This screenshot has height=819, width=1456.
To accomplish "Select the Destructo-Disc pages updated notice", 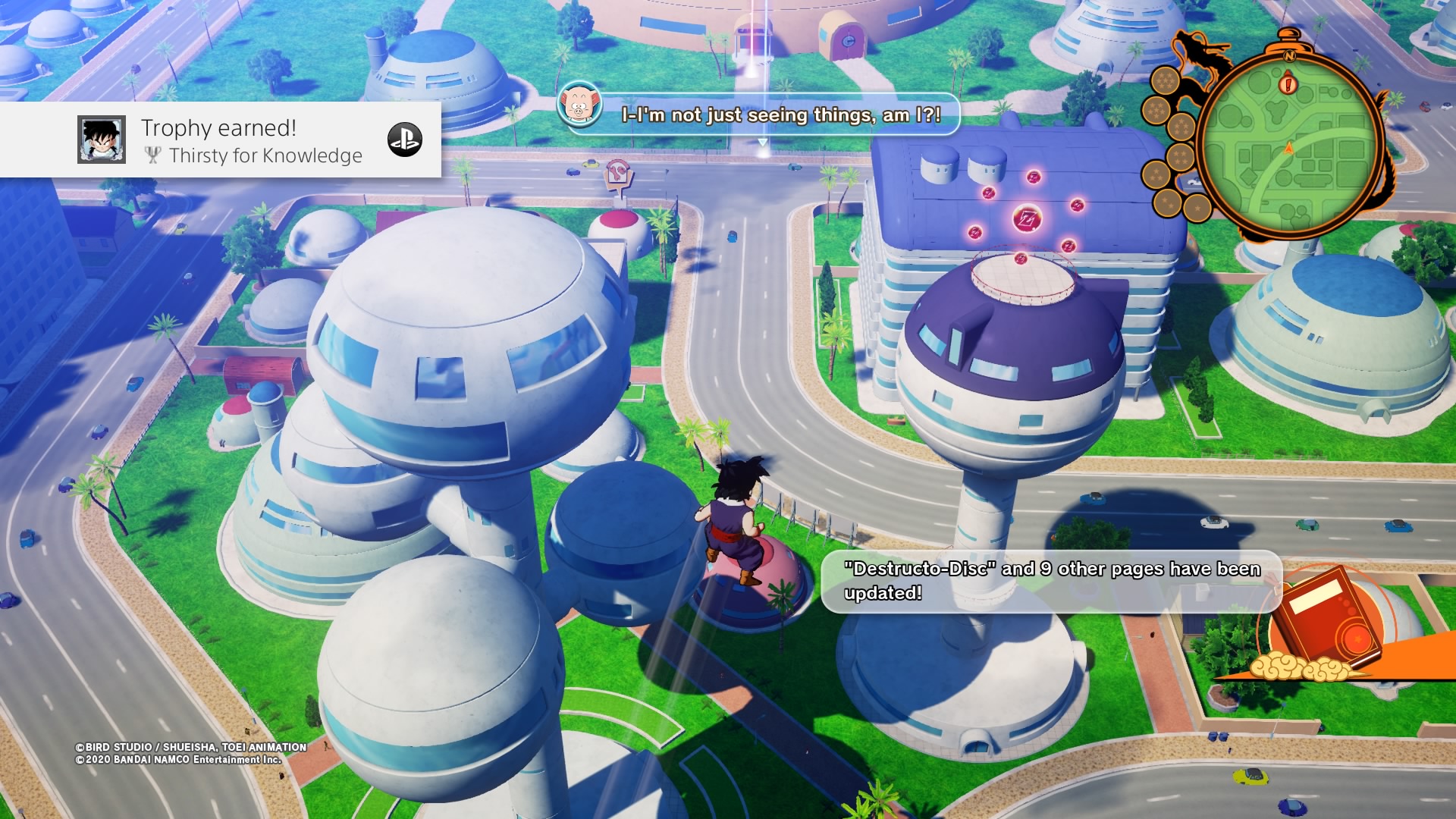I will (x=1051, y=581).
